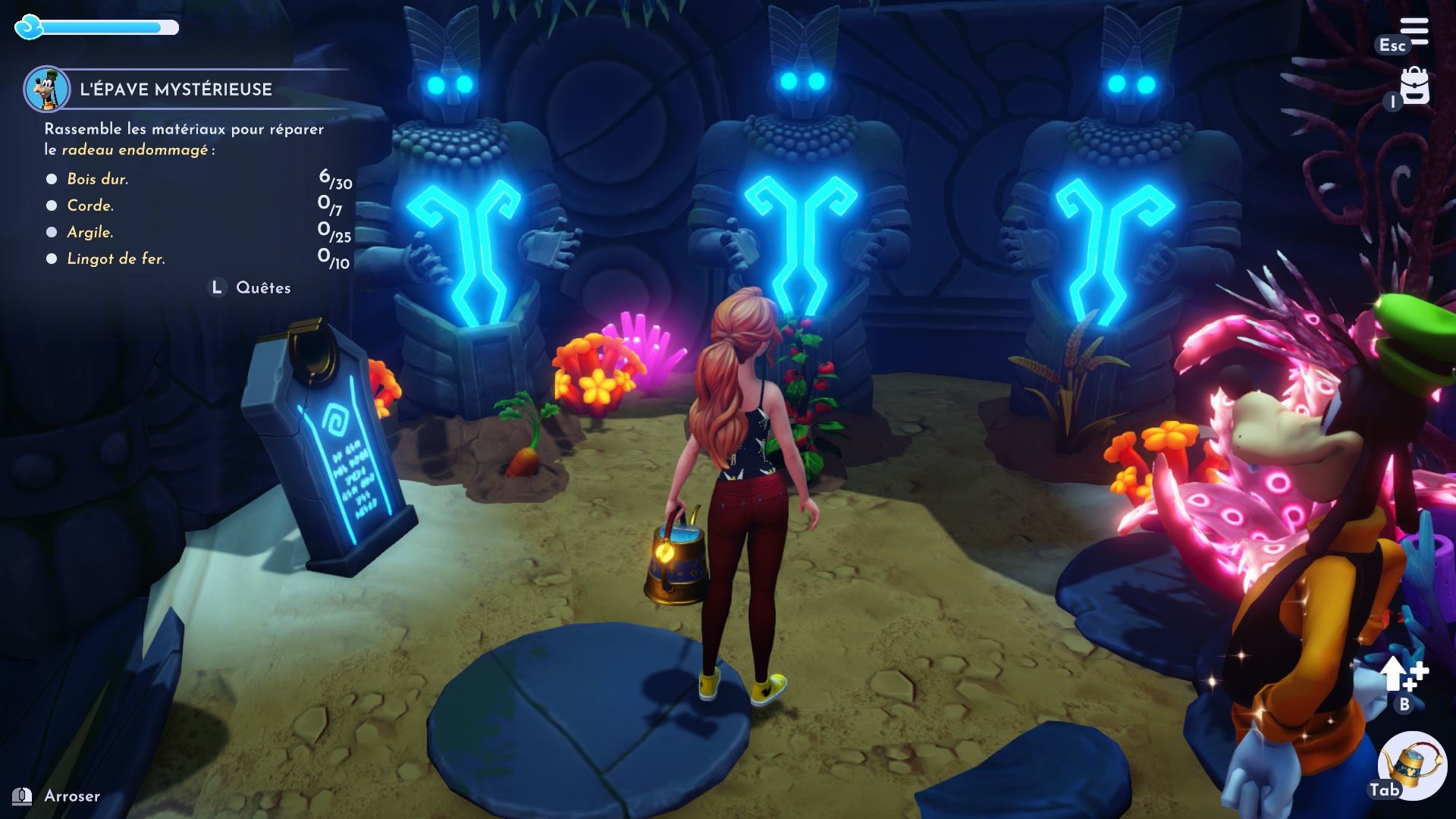Open the Quêtes menu

pyautogui.click(x=264, y=287)
